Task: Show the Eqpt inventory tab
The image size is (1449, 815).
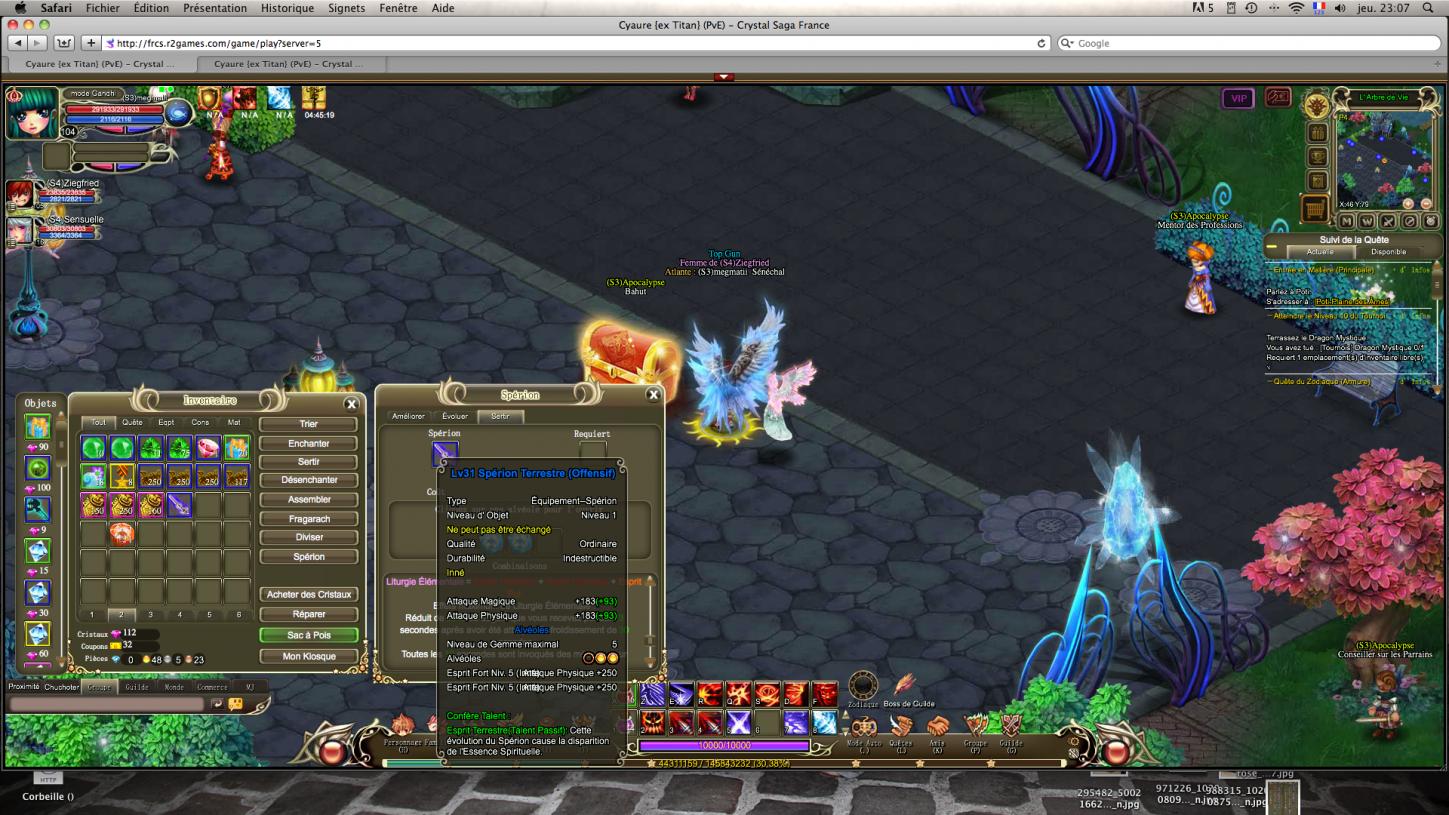Action: [x=166, y=423]
